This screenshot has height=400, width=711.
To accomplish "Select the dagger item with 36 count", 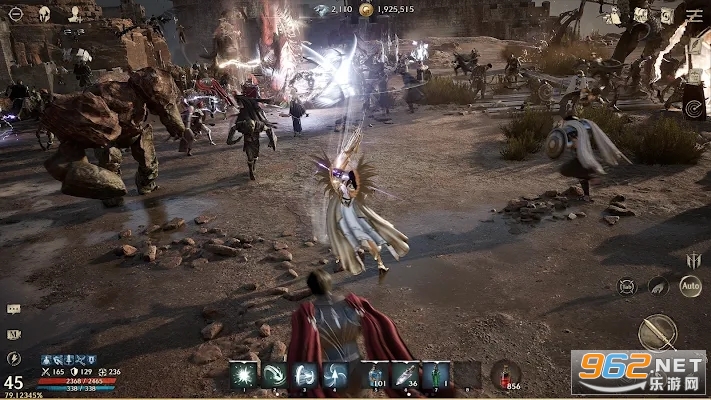I will [406, 375].
